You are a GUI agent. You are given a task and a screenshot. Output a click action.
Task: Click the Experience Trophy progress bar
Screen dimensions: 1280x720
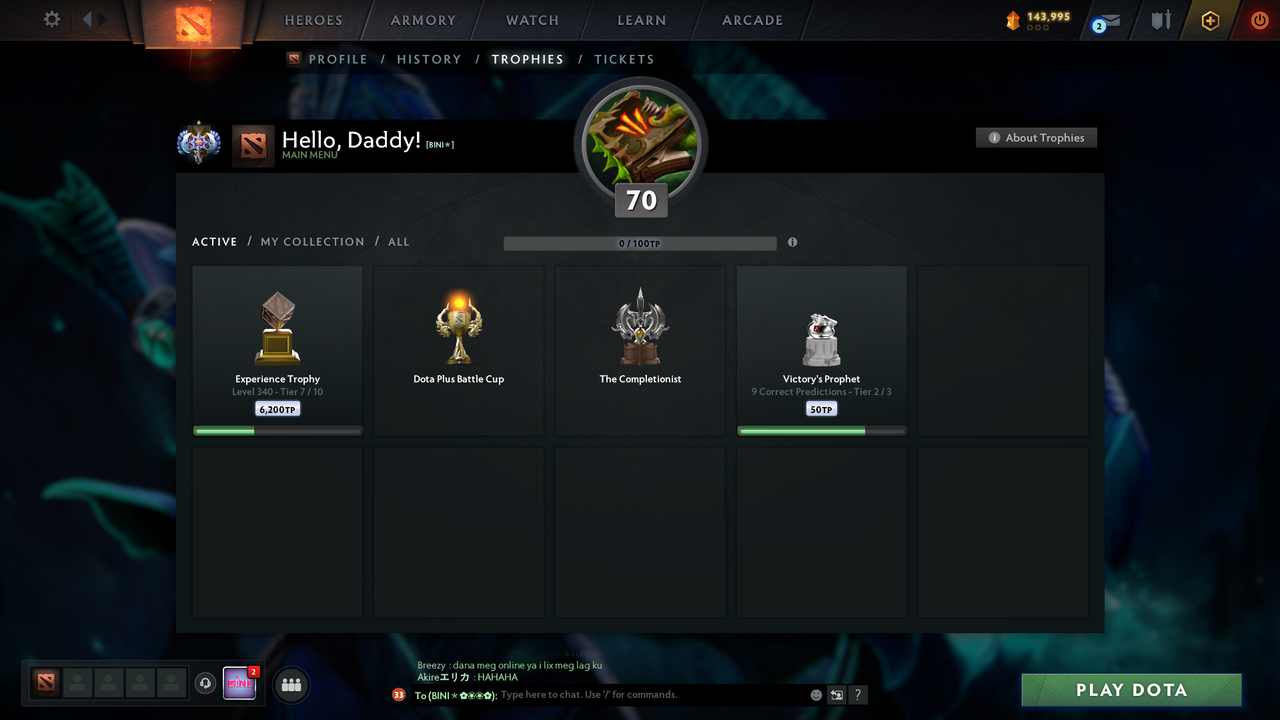pos(277,430)
